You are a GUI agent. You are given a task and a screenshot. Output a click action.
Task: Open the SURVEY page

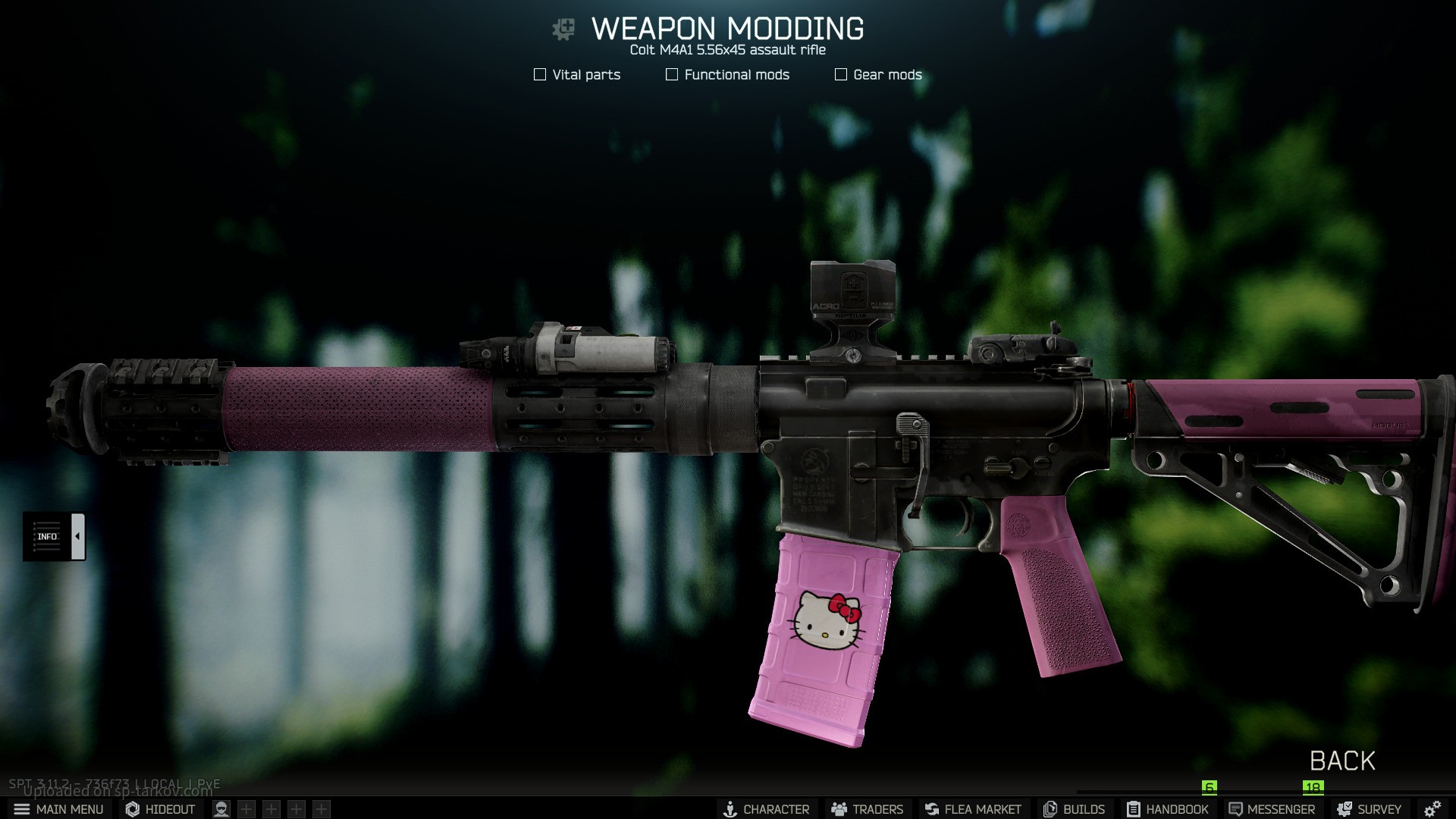(x=1369, y=809)
